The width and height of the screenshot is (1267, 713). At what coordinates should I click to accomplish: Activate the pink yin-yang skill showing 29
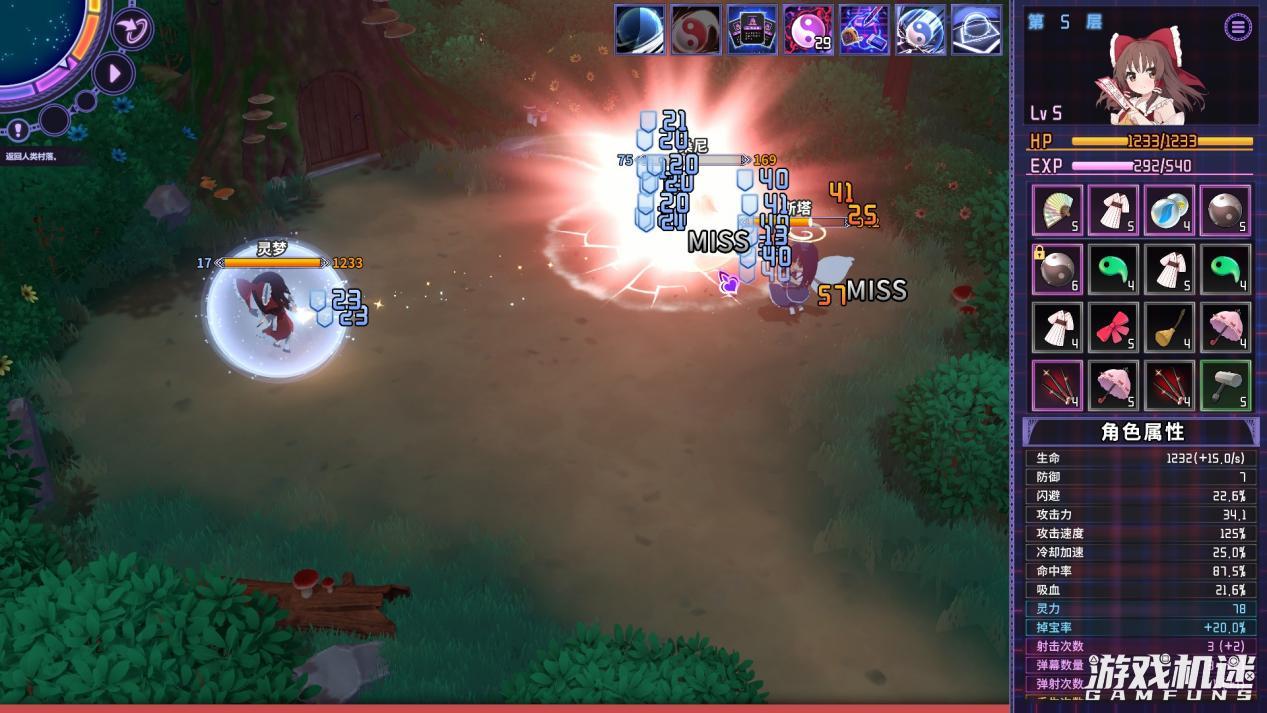808,30
